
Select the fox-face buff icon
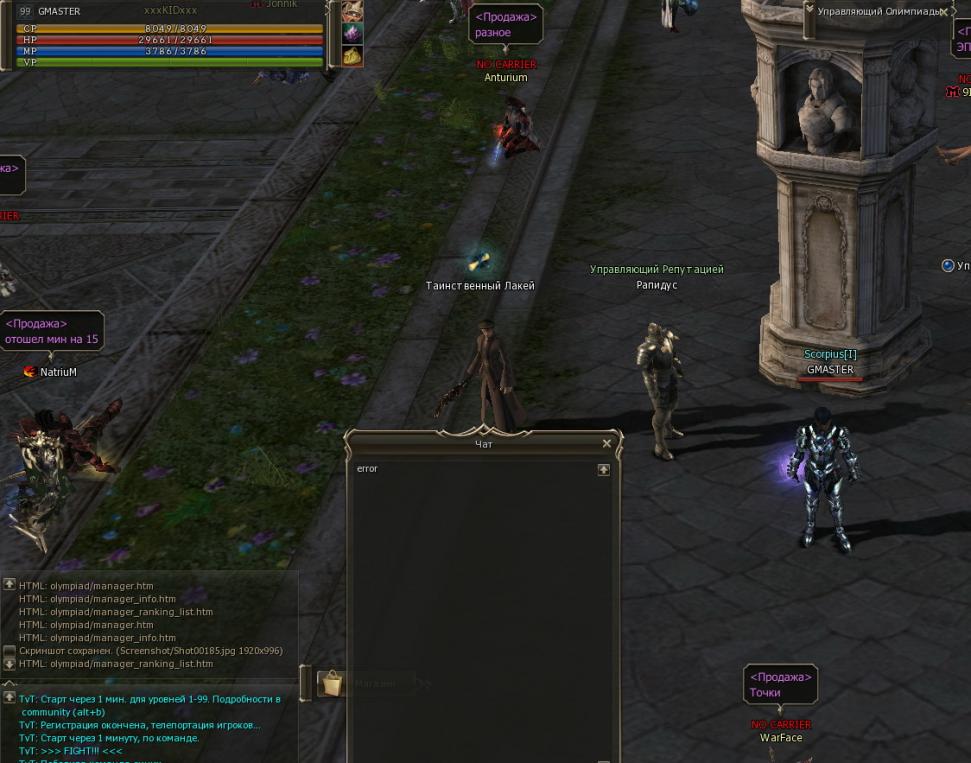[x=352, y=11]
